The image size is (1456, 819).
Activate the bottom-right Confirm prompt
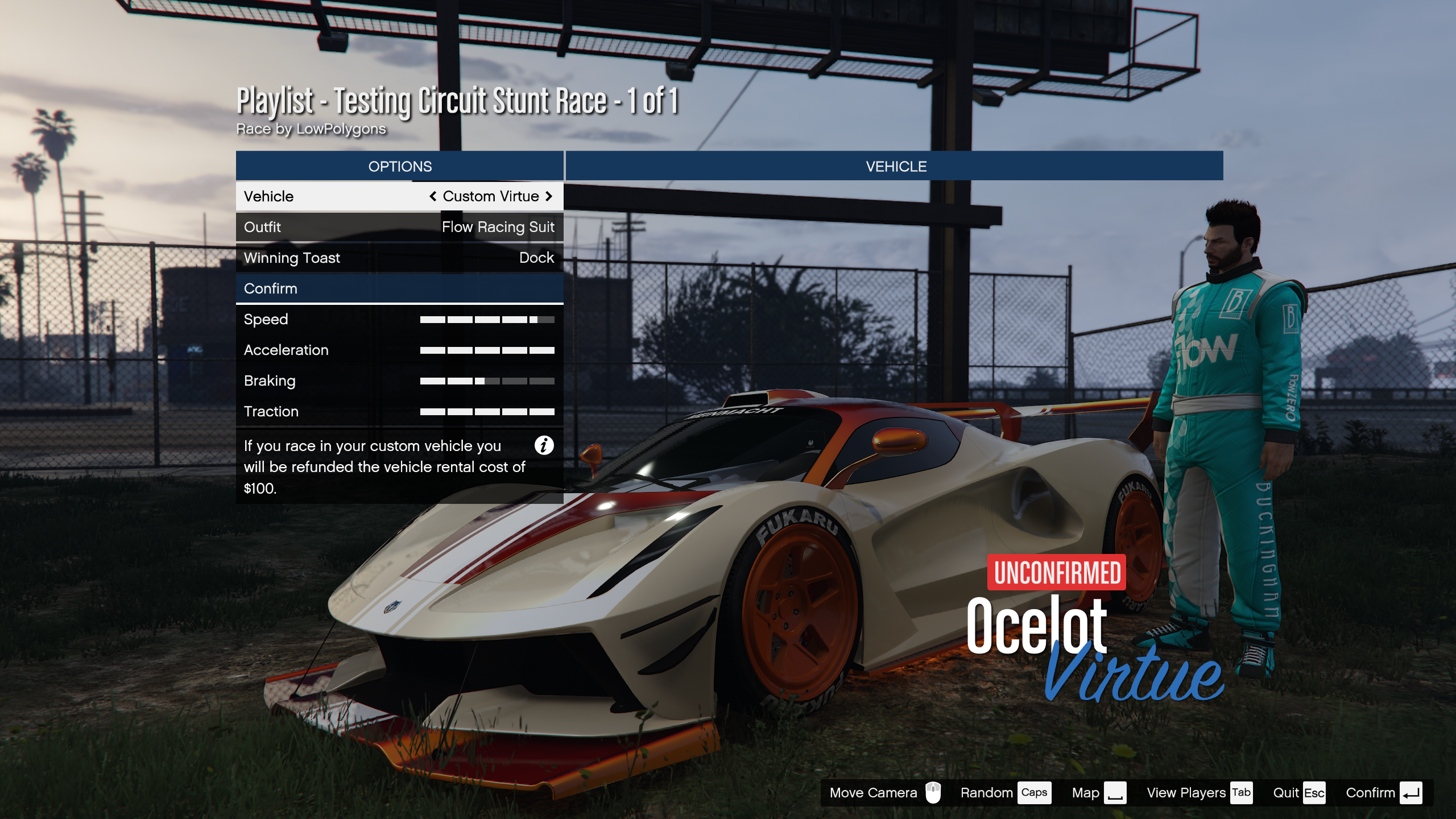click(1383, 793)
